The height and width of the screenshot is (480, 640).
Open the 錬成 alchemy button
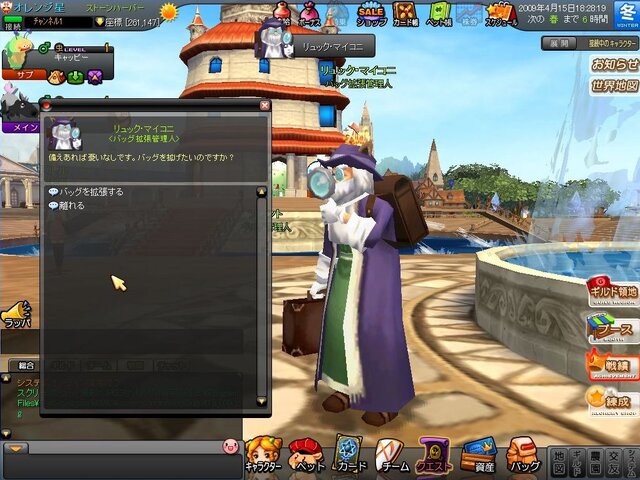point(612,400)
